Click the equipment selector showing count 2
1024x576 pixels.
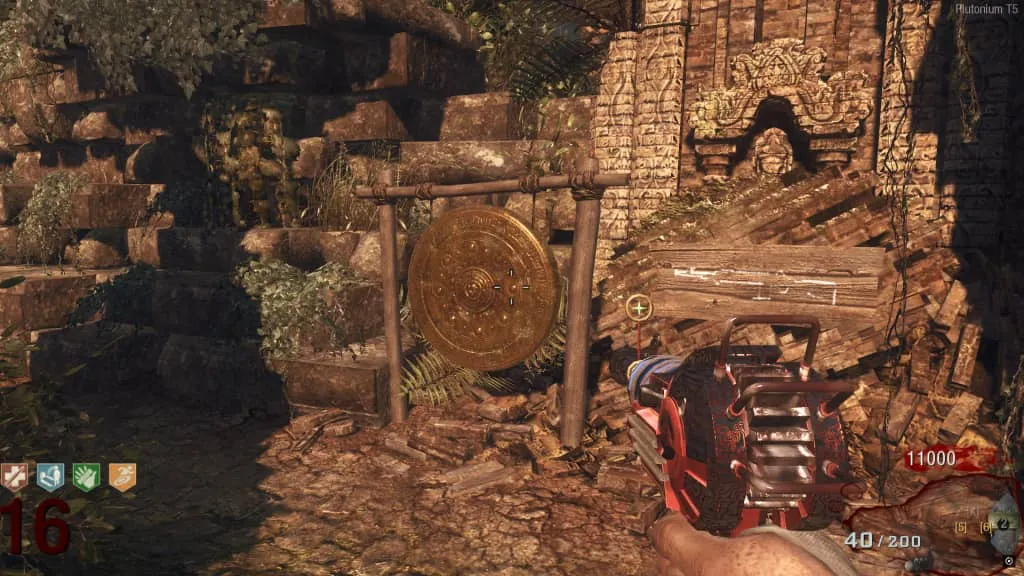tap(1003, 526)
